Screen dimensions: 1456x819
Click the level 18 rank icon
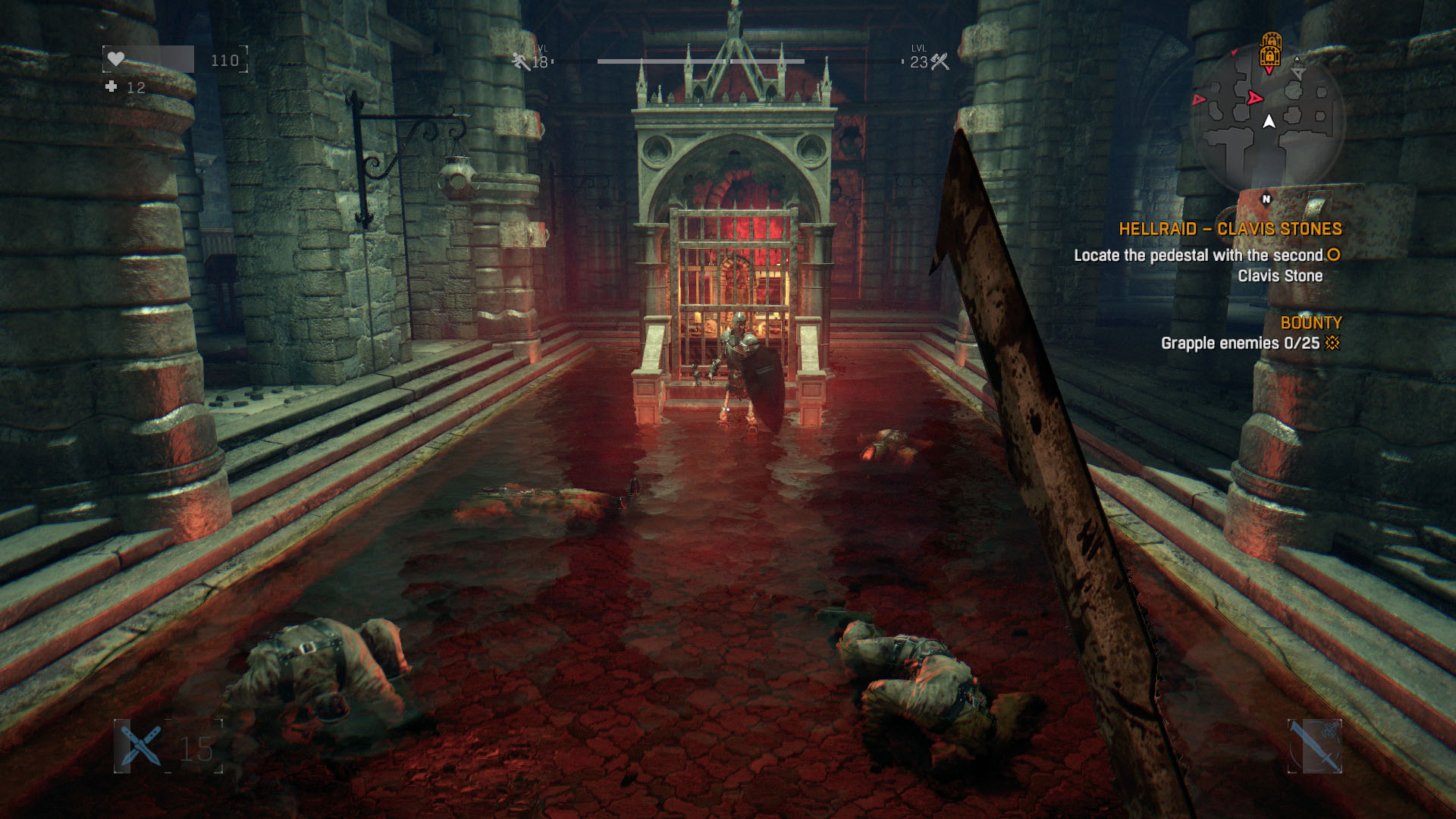[x=520, y=61]
